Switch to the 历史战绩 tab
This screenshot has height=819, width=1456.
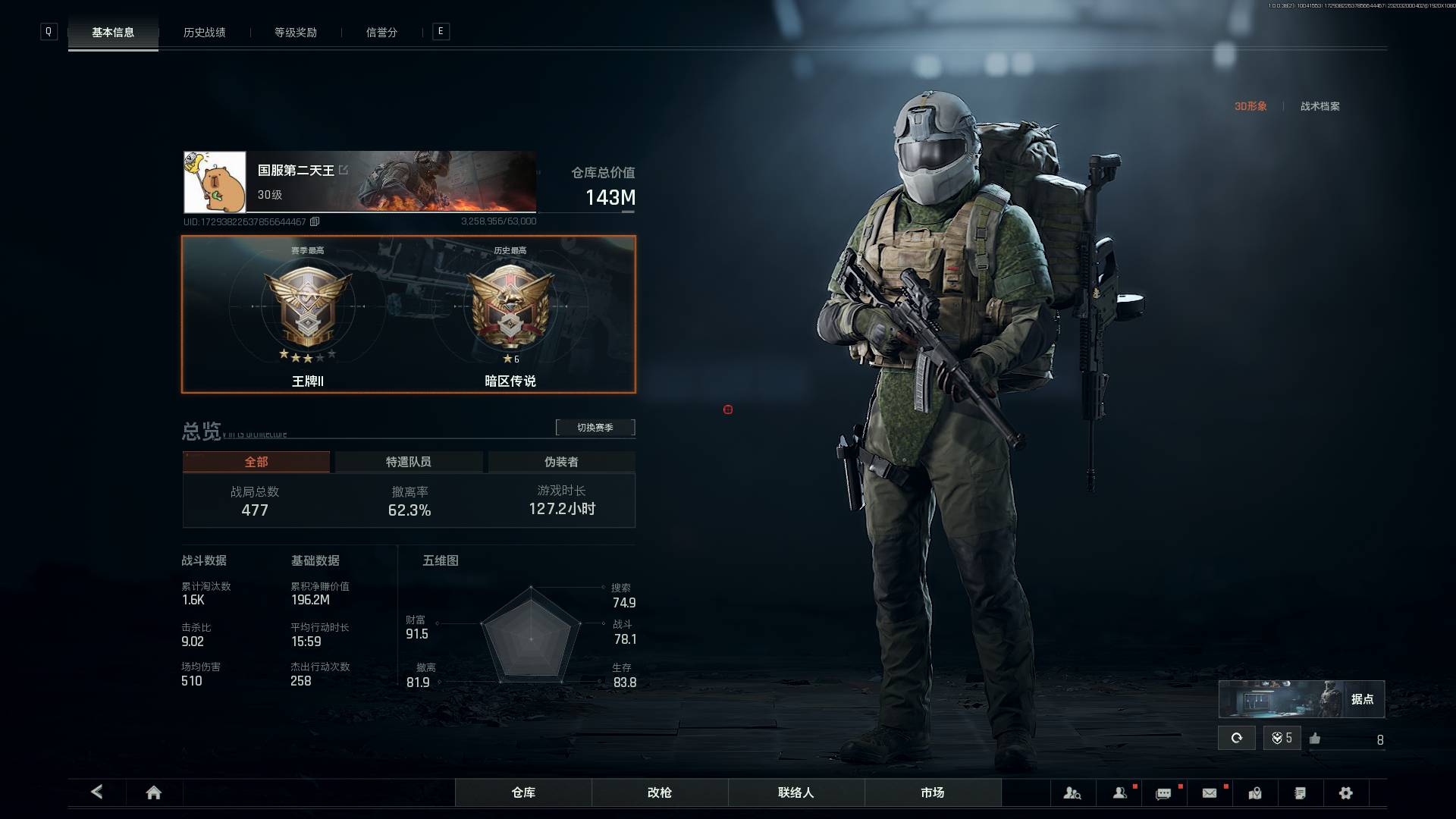click(204, 33)
